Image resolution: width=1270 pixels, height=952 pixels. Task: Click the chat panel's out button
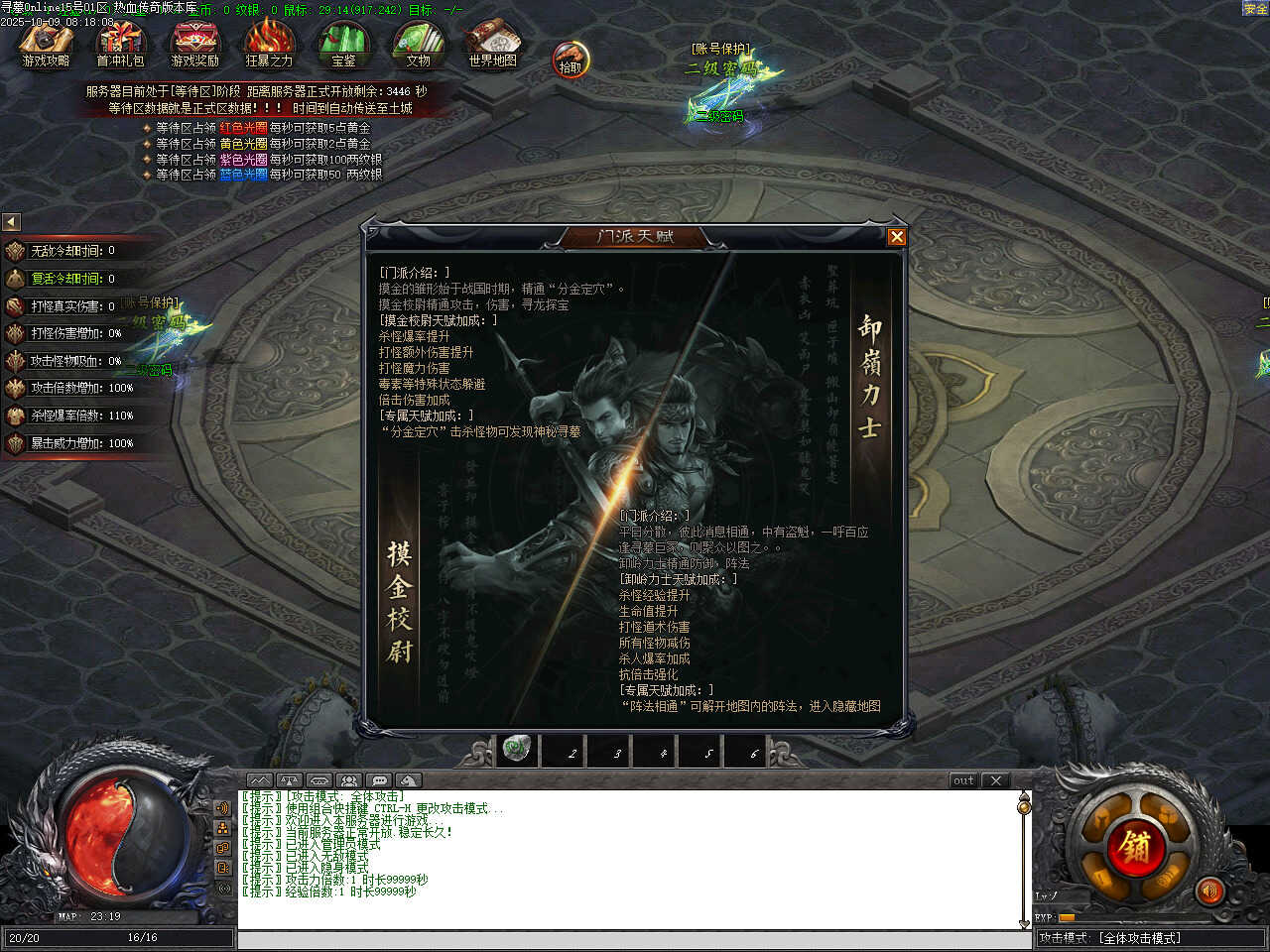pyautogui.click(x=963, y=780)
